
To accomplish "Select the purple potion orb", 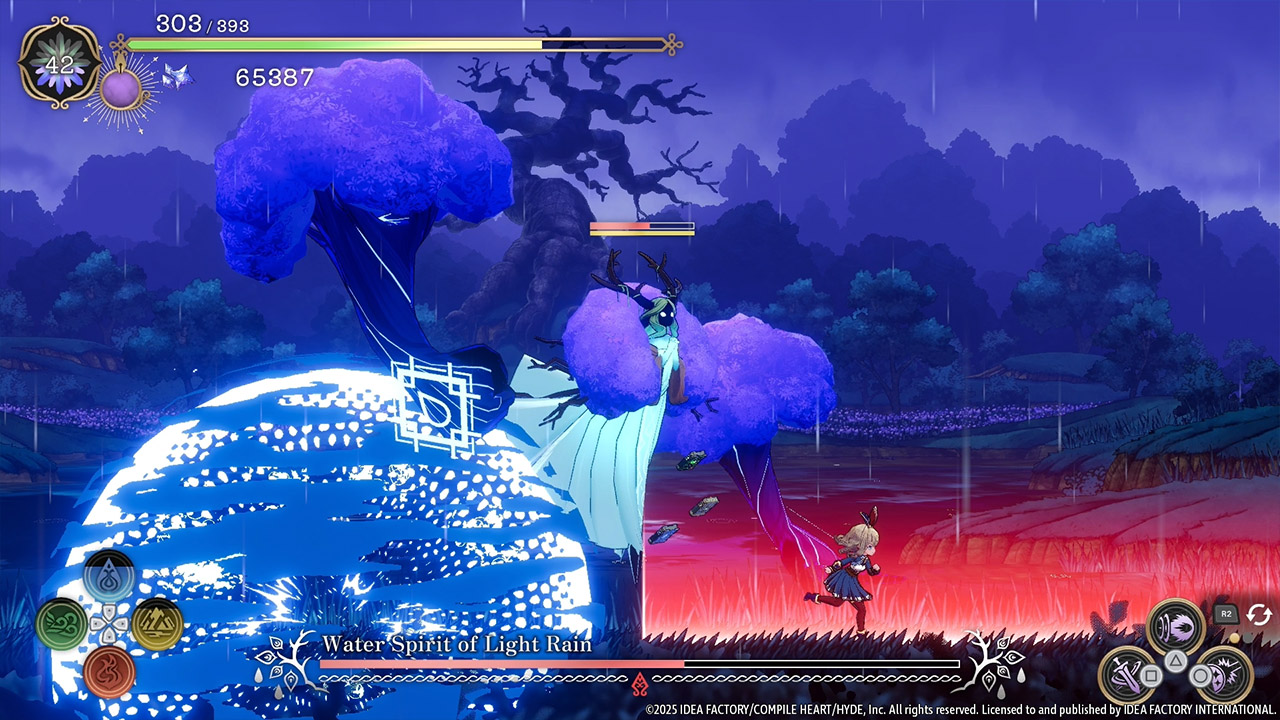I will coord(120,88).
